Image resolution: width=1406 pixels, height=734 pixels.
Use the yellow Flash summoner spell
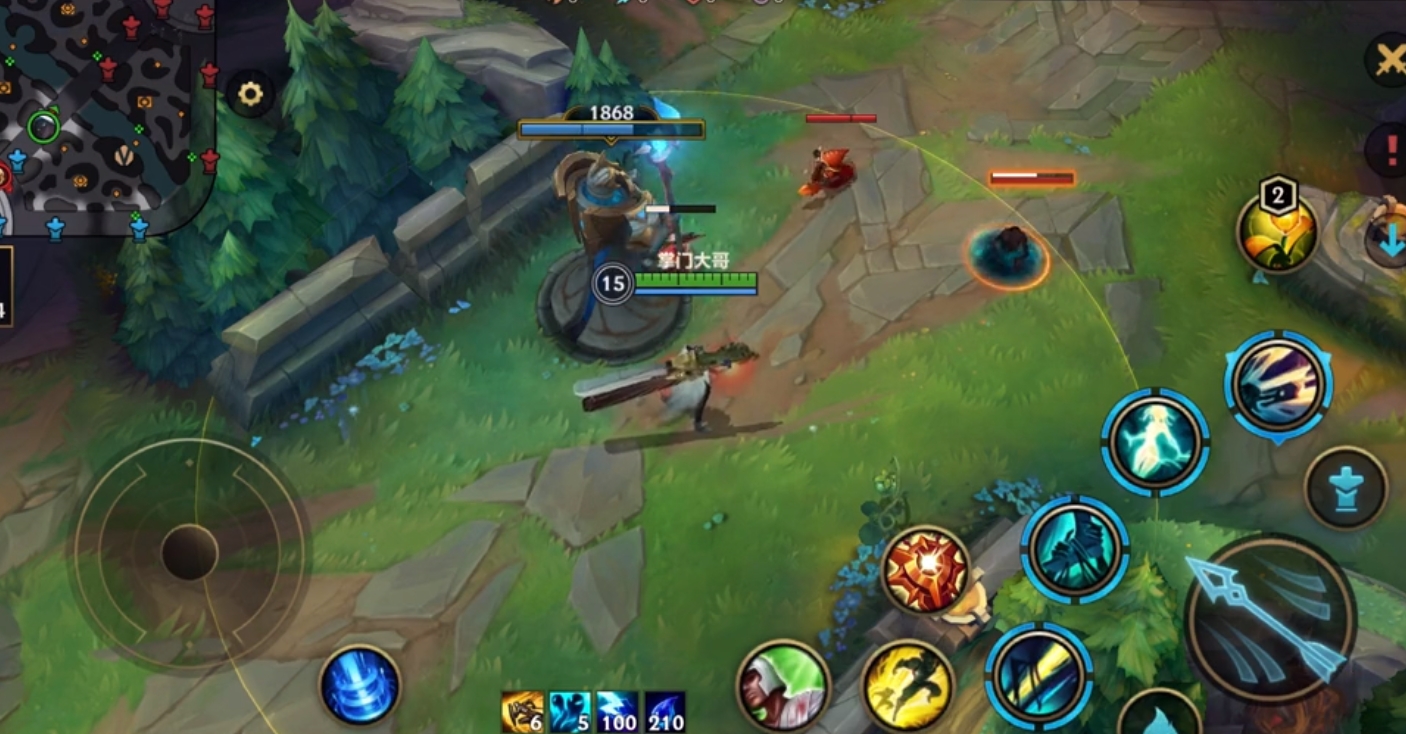[907, 685]
